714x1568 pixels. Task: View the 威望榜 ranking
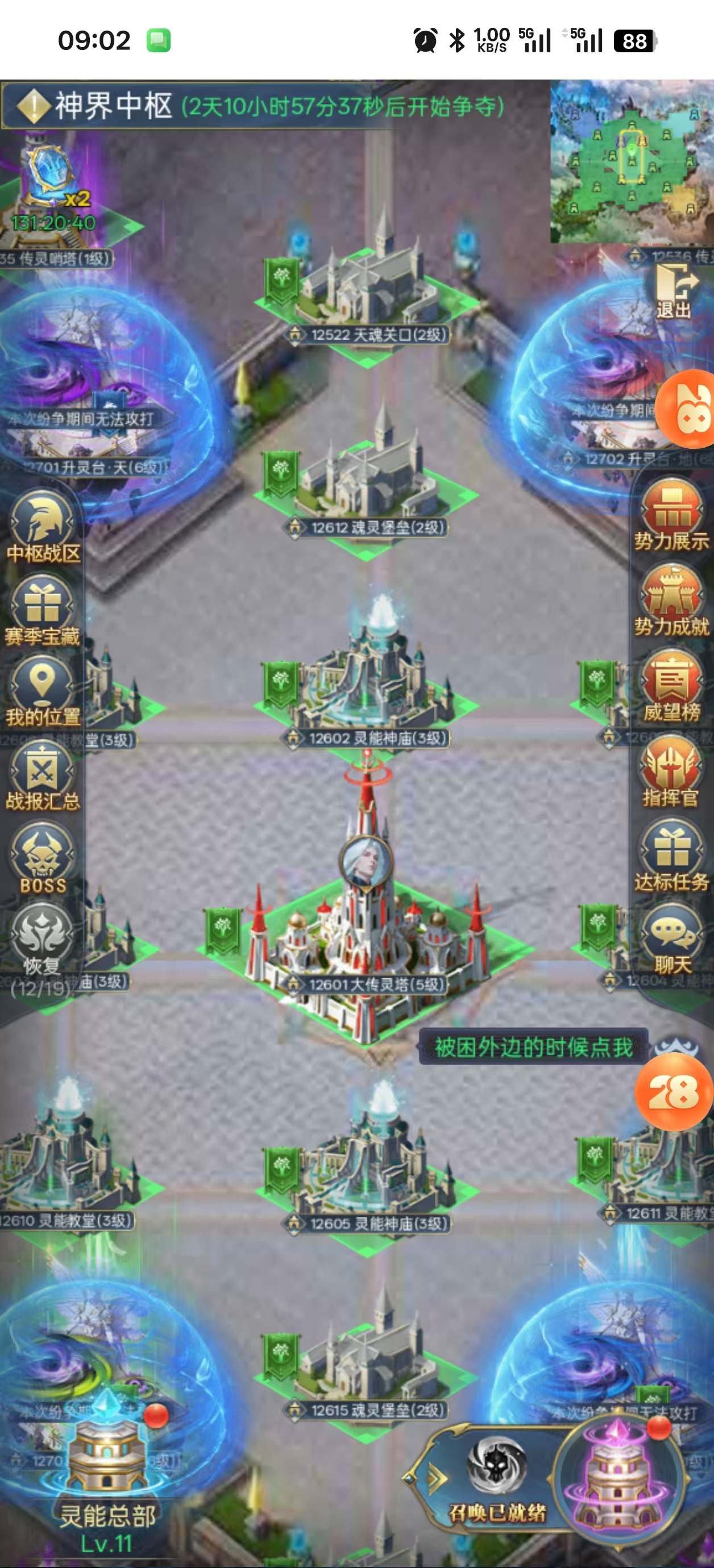(671, 684)
